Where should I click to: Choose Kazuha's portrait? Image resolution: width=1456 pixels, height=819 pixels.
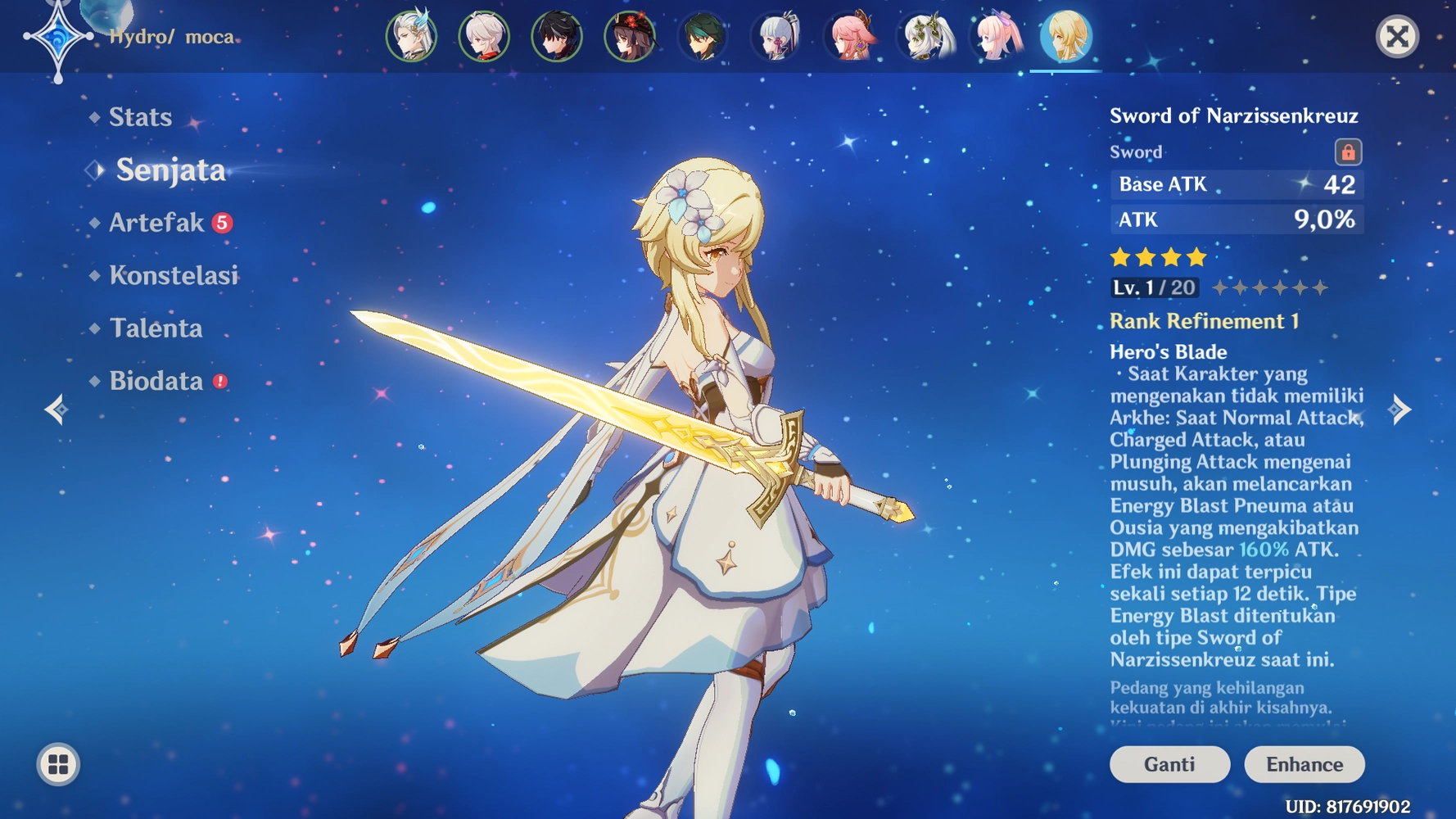pos(484,37)
